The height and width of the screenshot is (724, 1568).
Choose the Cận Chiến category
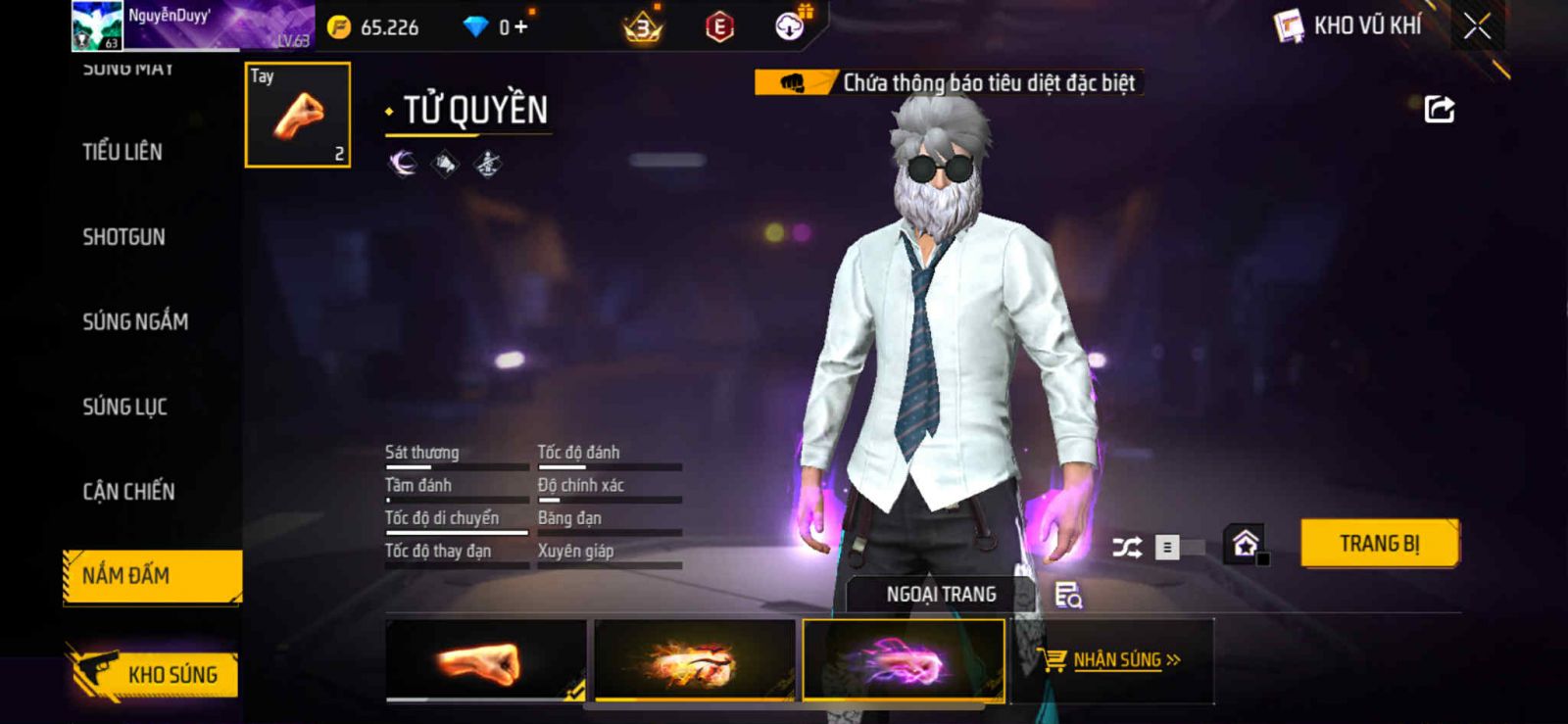[x=128, y=492]
